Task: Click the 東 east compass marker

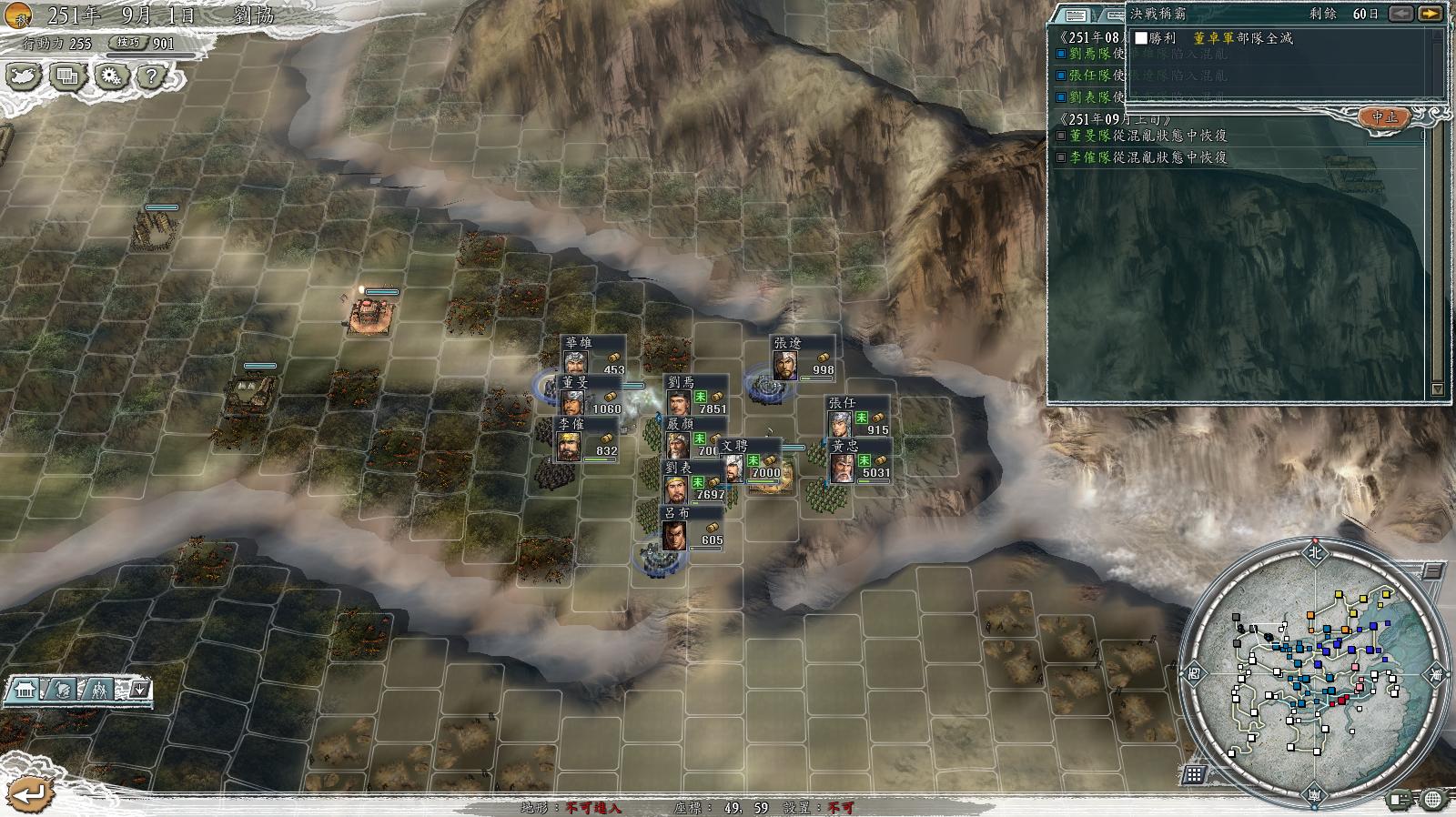Action: (1436, 674)
